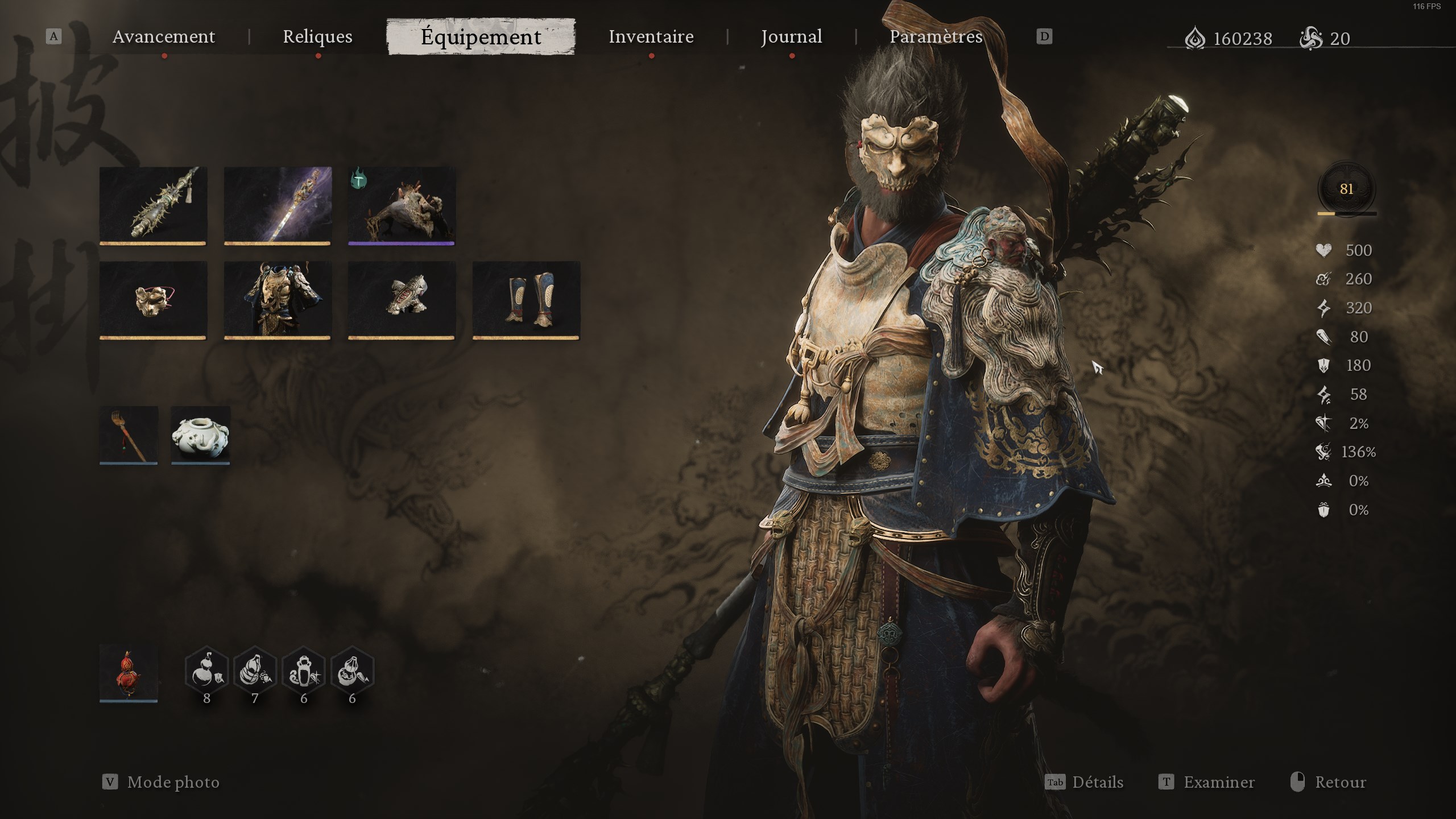Image resolution: width=1456 pixels, height=819 pixels.
Task: Click the stamina stat icon showing 320
Action: tap(1325, 308)
